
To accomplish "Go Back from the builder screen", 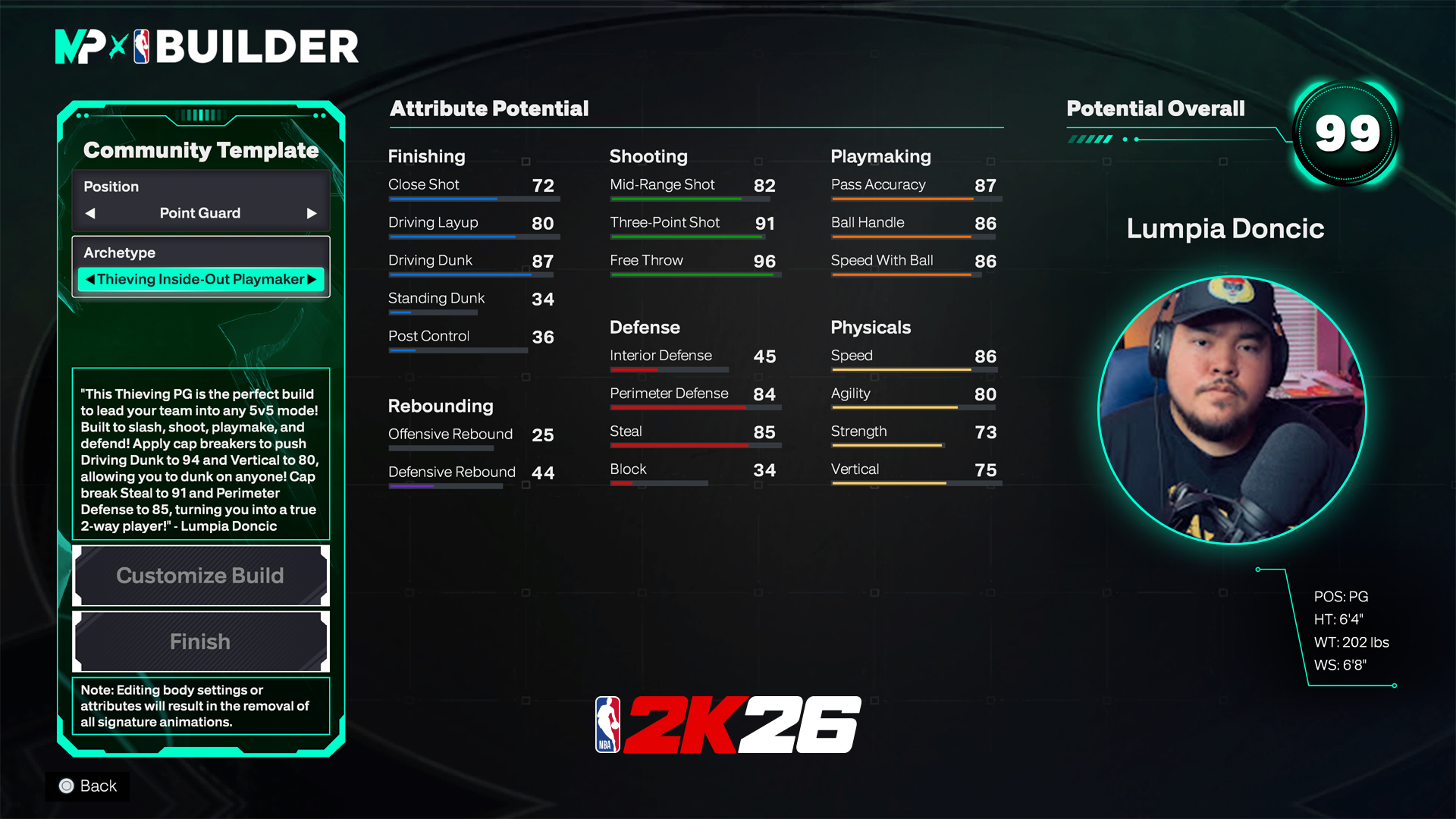I will (x=88, y=786).
